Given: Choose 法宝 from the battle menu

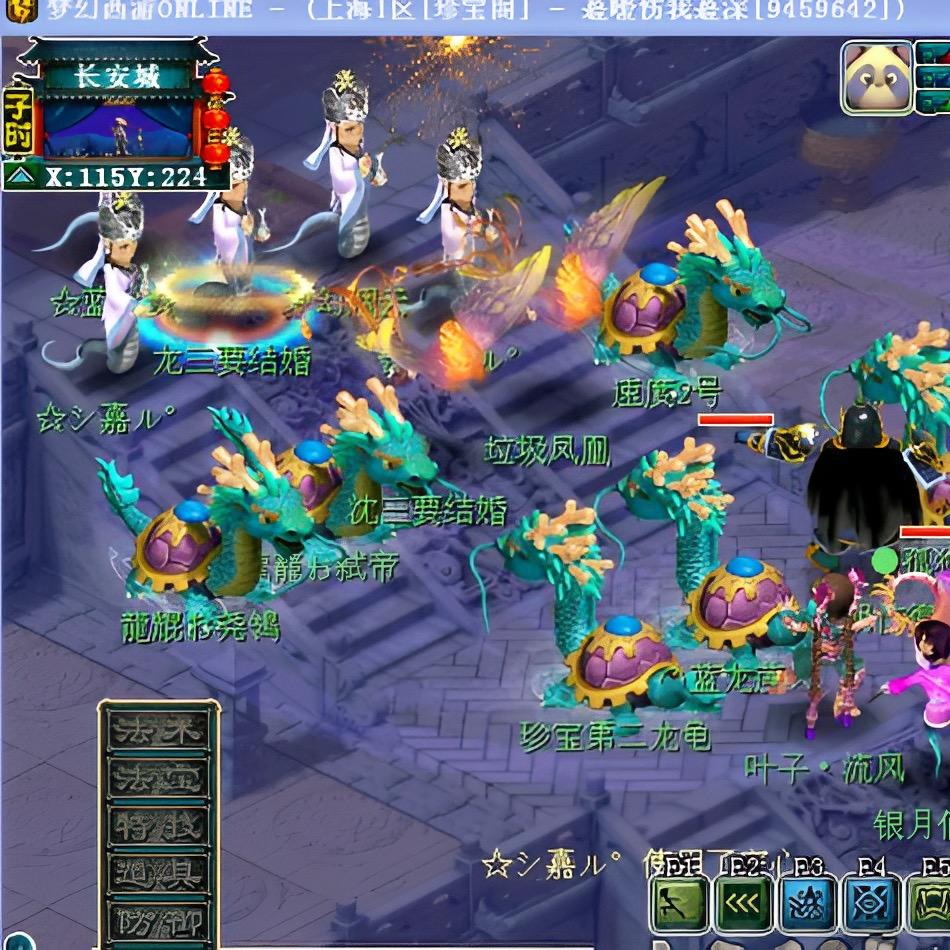Looking at the screenshot, I should [x=158, y=779].
